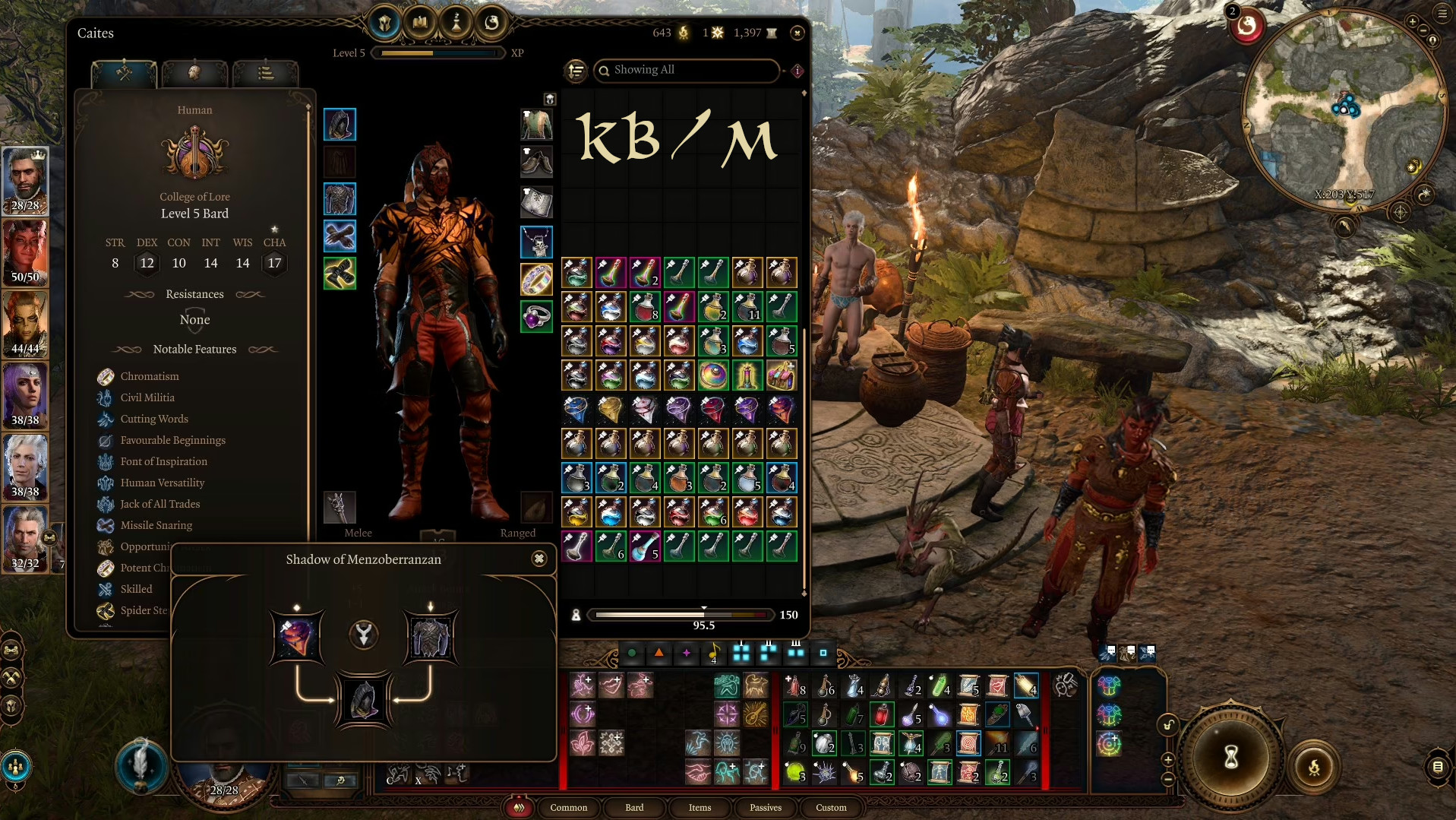Toggle the green circle hotbar filter
Image resolution: width=1456 pixels, height=820 pixels.
pyautogui.click(x=632, y=651)
